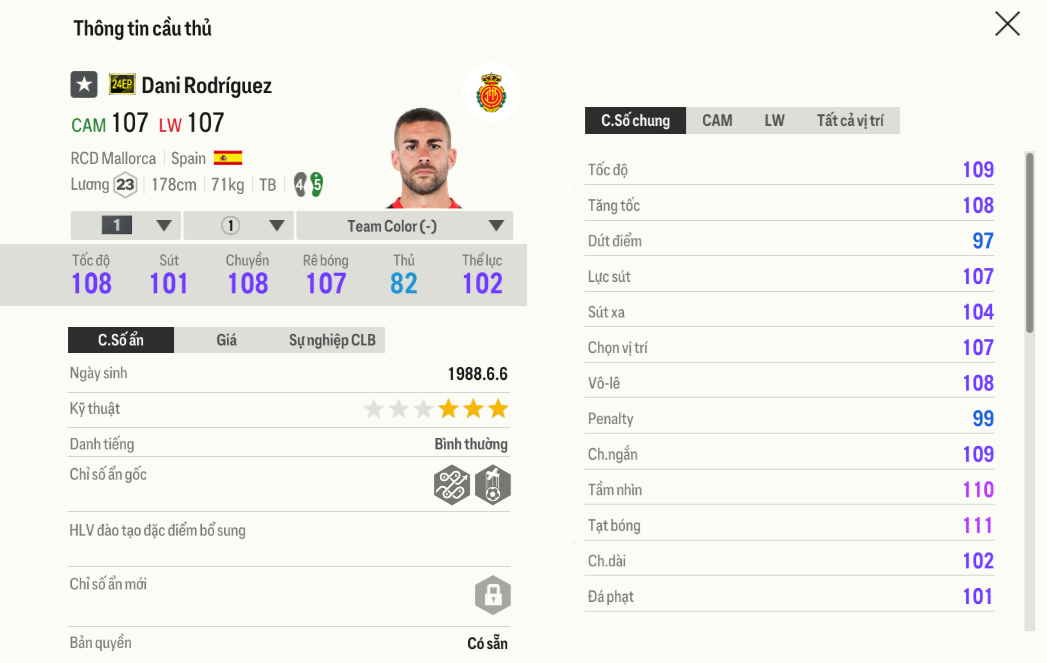Image resolution: width=1047 pixels, height=663 pixels.
Task: Choose the Tất cả vị trí tab
Action: 850,121
